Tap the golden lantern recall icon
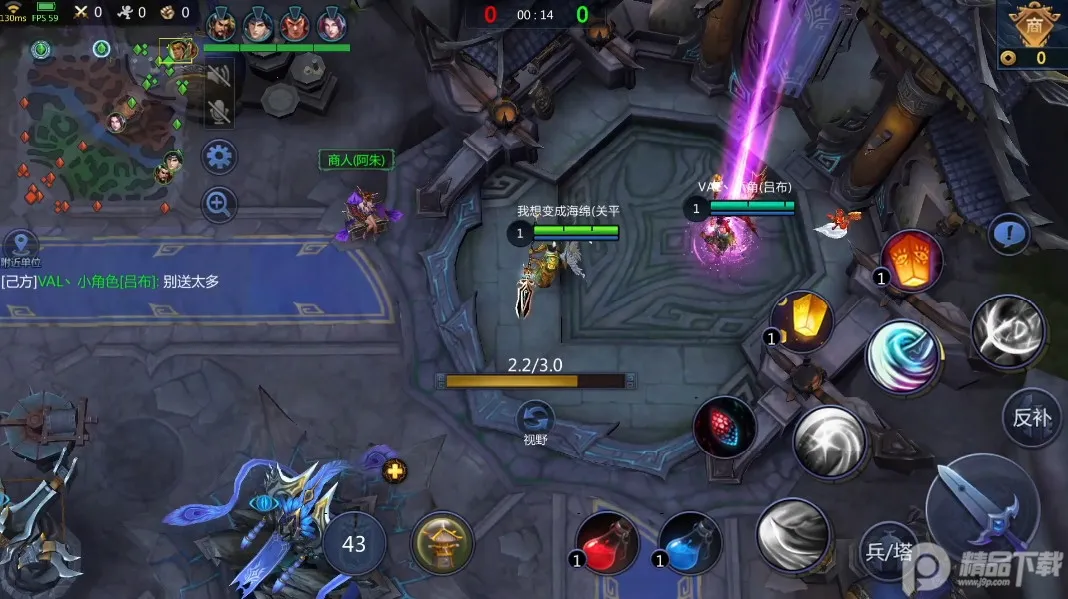The width and height of the screenshot is (1068, 599). [x=442, y=544]
